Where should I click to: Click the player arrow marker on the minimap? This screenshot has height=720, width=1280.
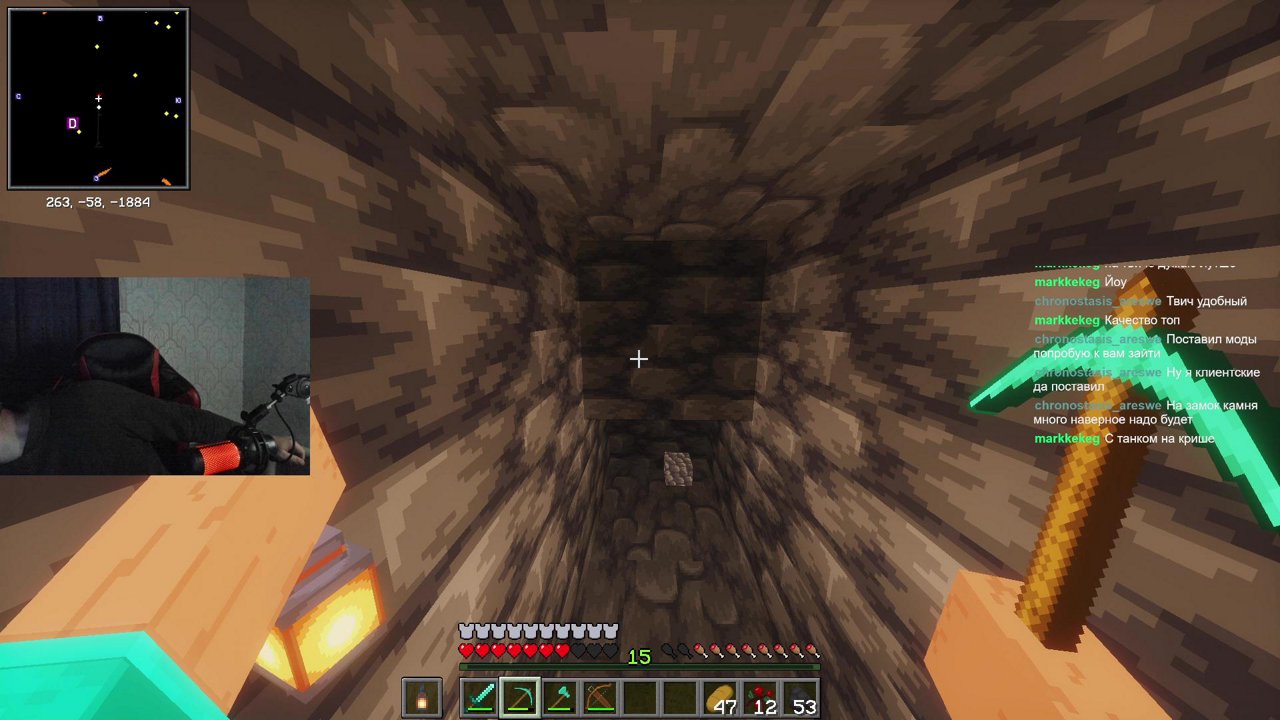(99, 99)
